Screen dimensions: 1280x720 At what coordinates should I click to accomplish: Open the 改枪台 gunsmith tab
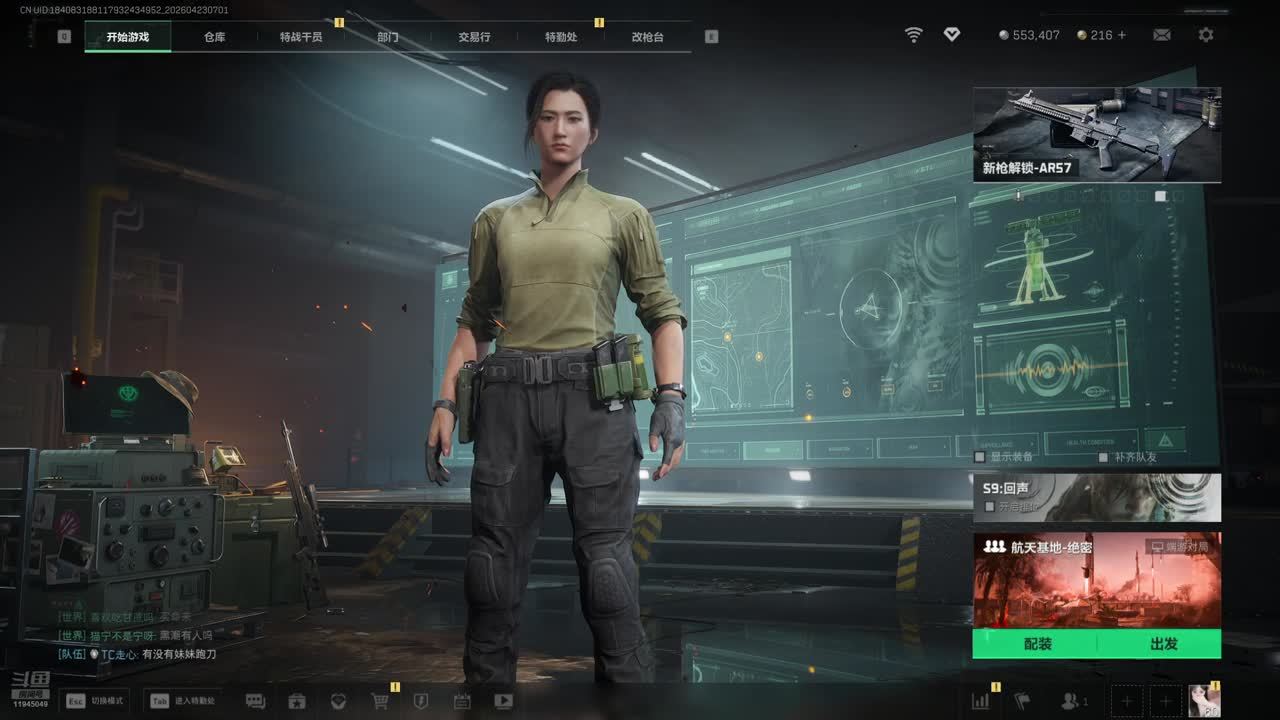(x=647, y=37)
